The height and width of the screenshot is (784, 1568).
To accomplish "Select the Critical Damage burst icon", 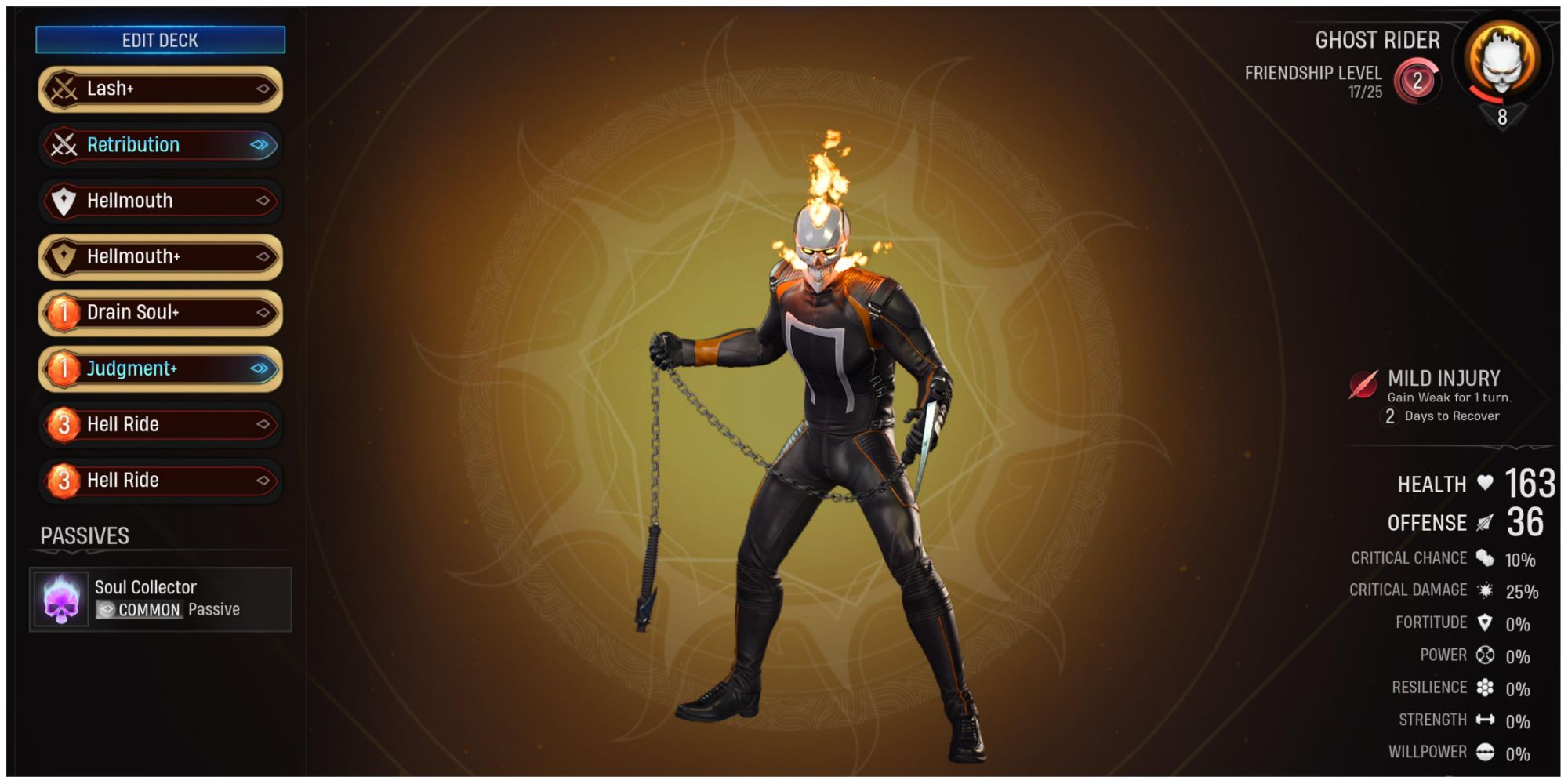I will (x=1486, y=590).
